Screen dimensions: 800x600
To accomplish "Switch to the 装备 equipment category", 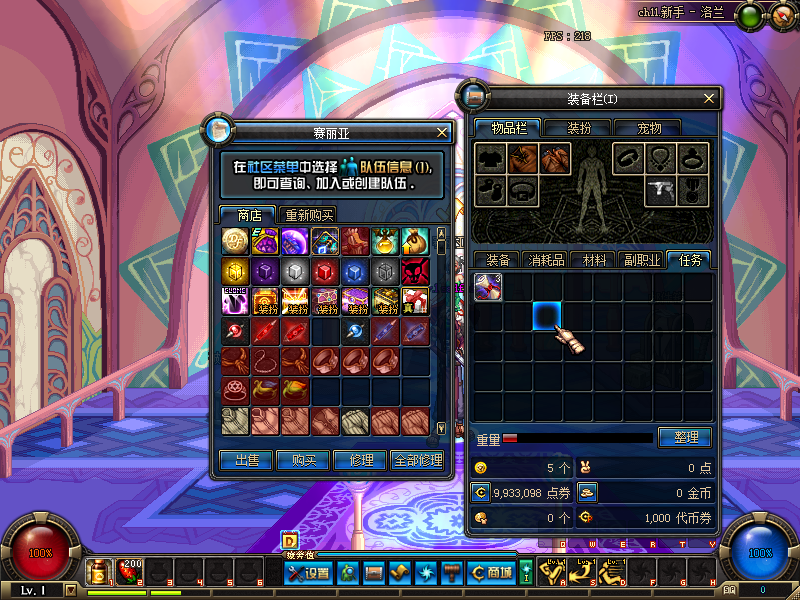I will point(498,260).
